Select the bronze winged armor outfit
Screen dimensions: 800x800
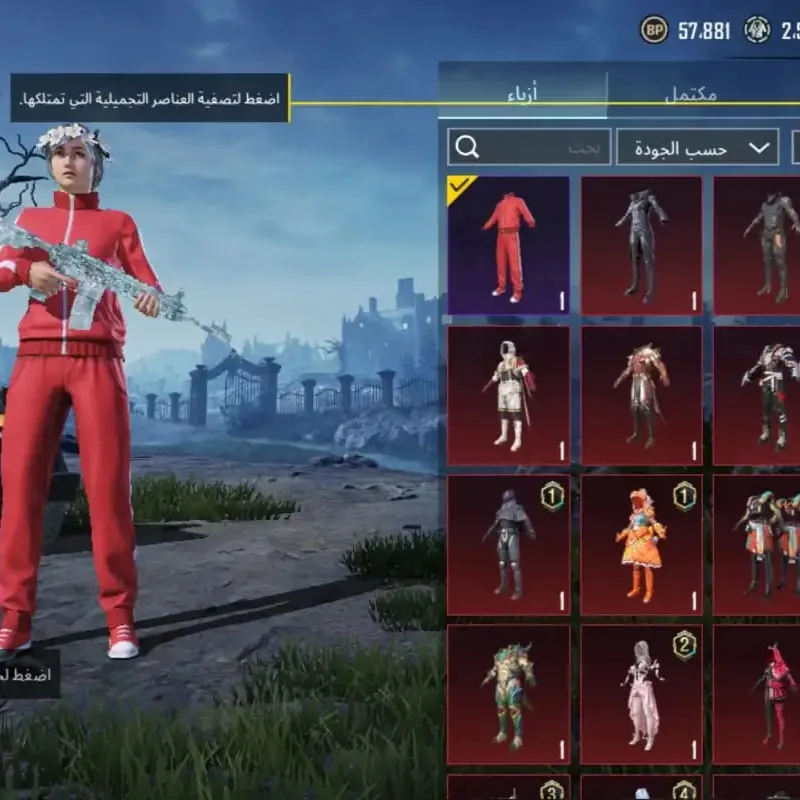[x=641, y=395]
